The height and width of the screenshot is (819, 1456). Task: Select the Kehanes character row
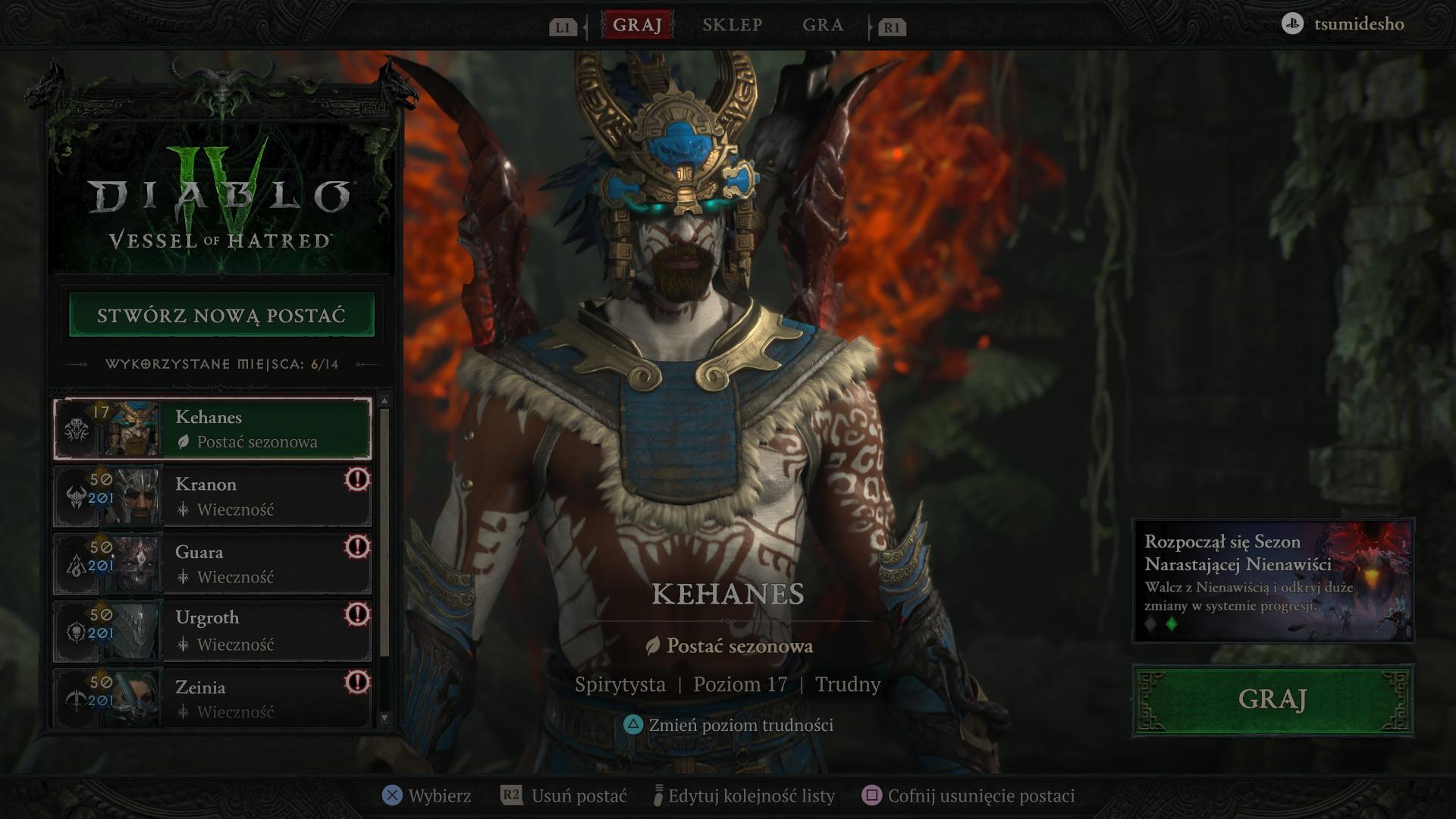213,429
